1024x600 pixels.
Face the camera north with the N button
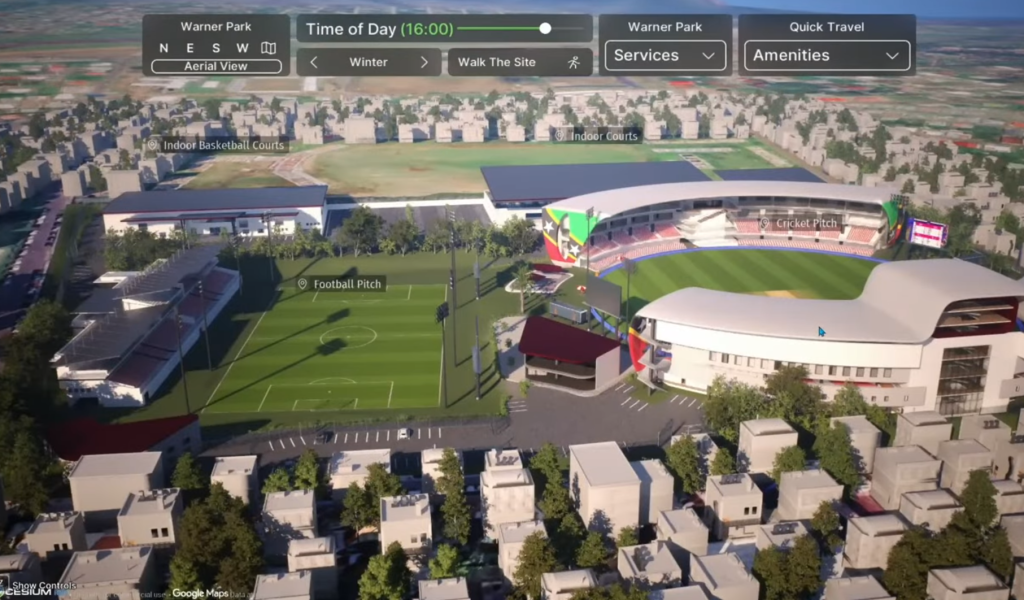(x=164, y=48)
